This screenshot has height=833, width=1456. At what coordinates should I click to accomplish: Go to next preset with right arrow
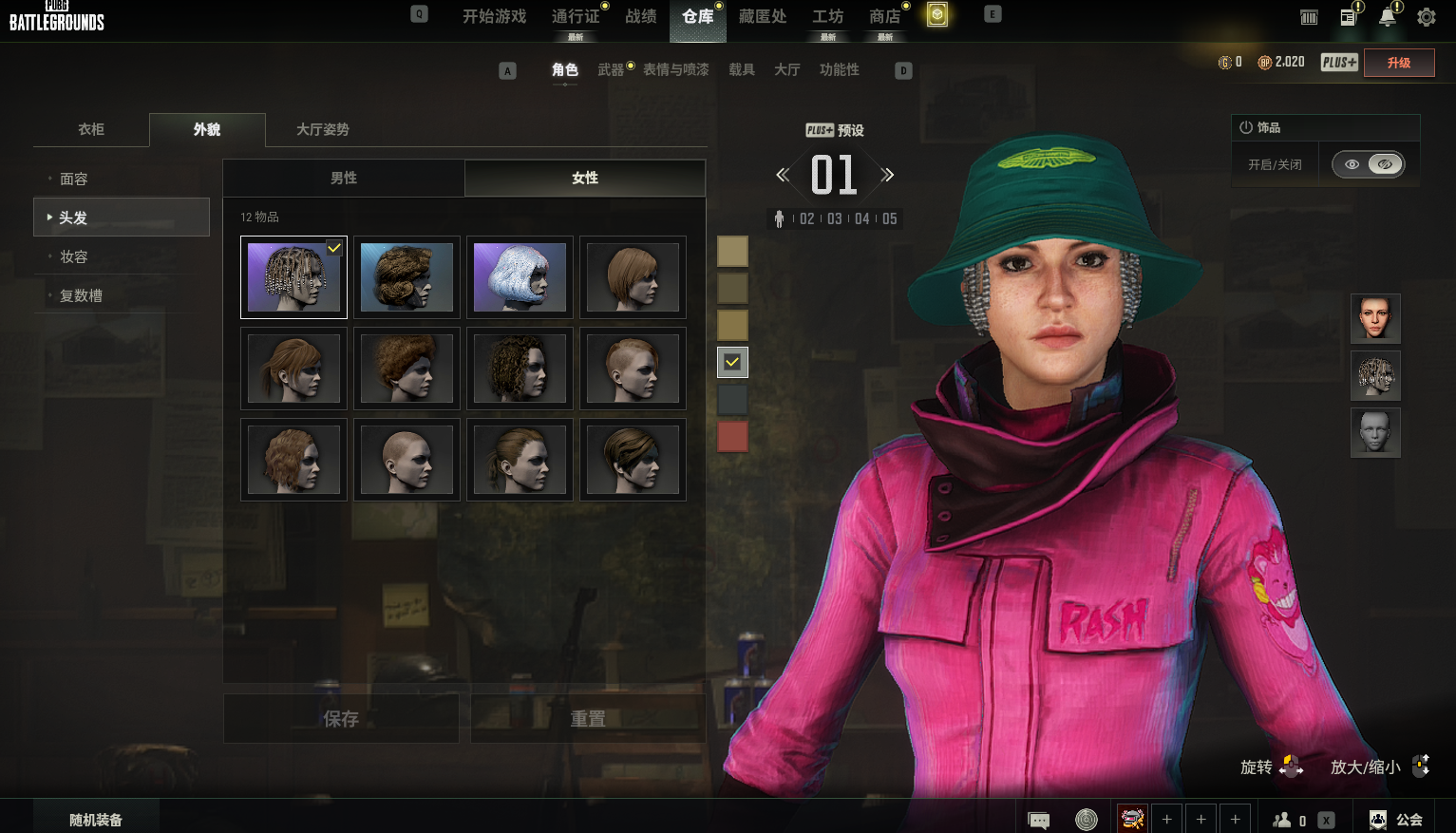[x=887, y=175]
